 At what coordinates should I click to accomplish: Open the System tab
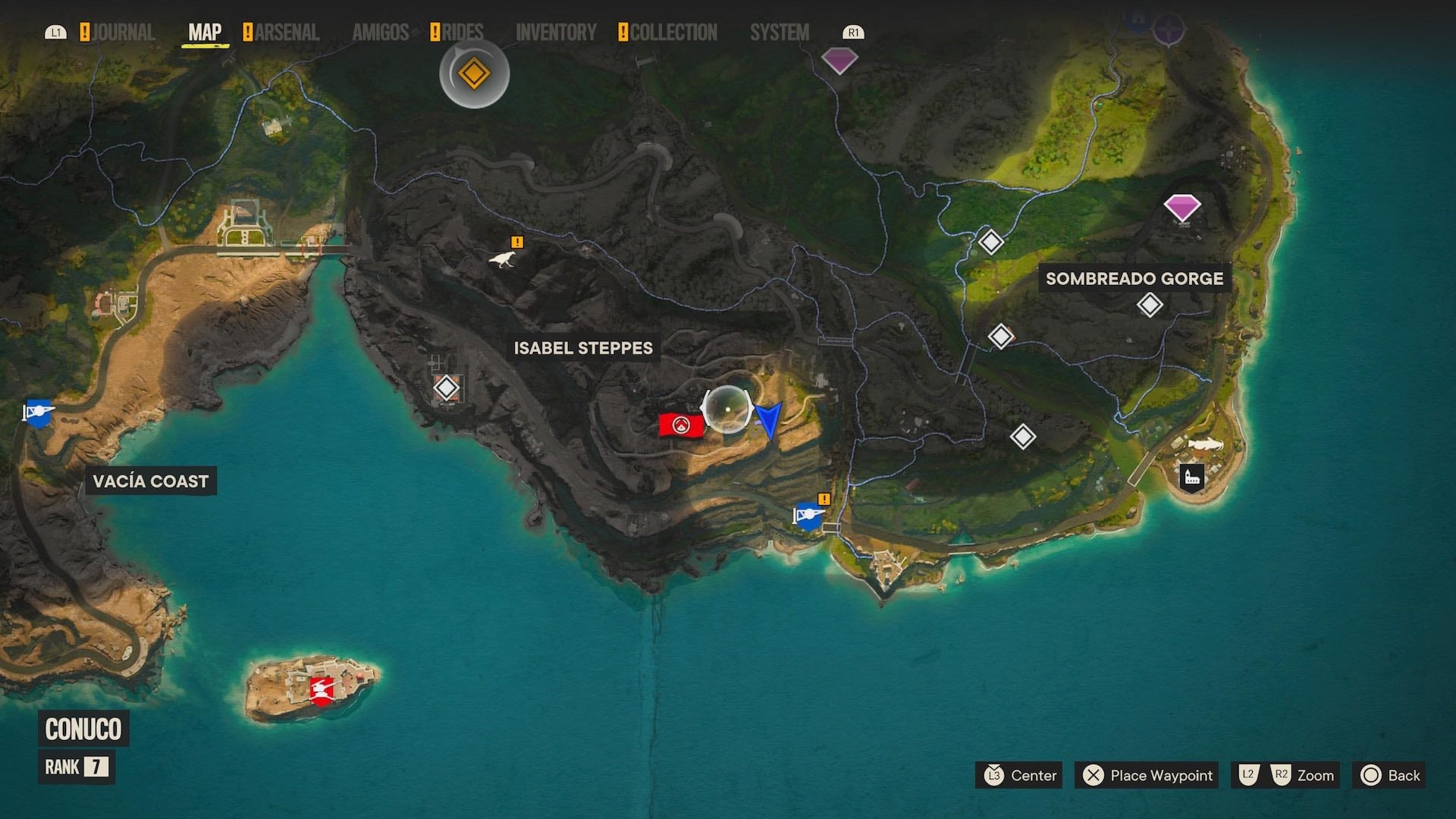tap(779, 33)
